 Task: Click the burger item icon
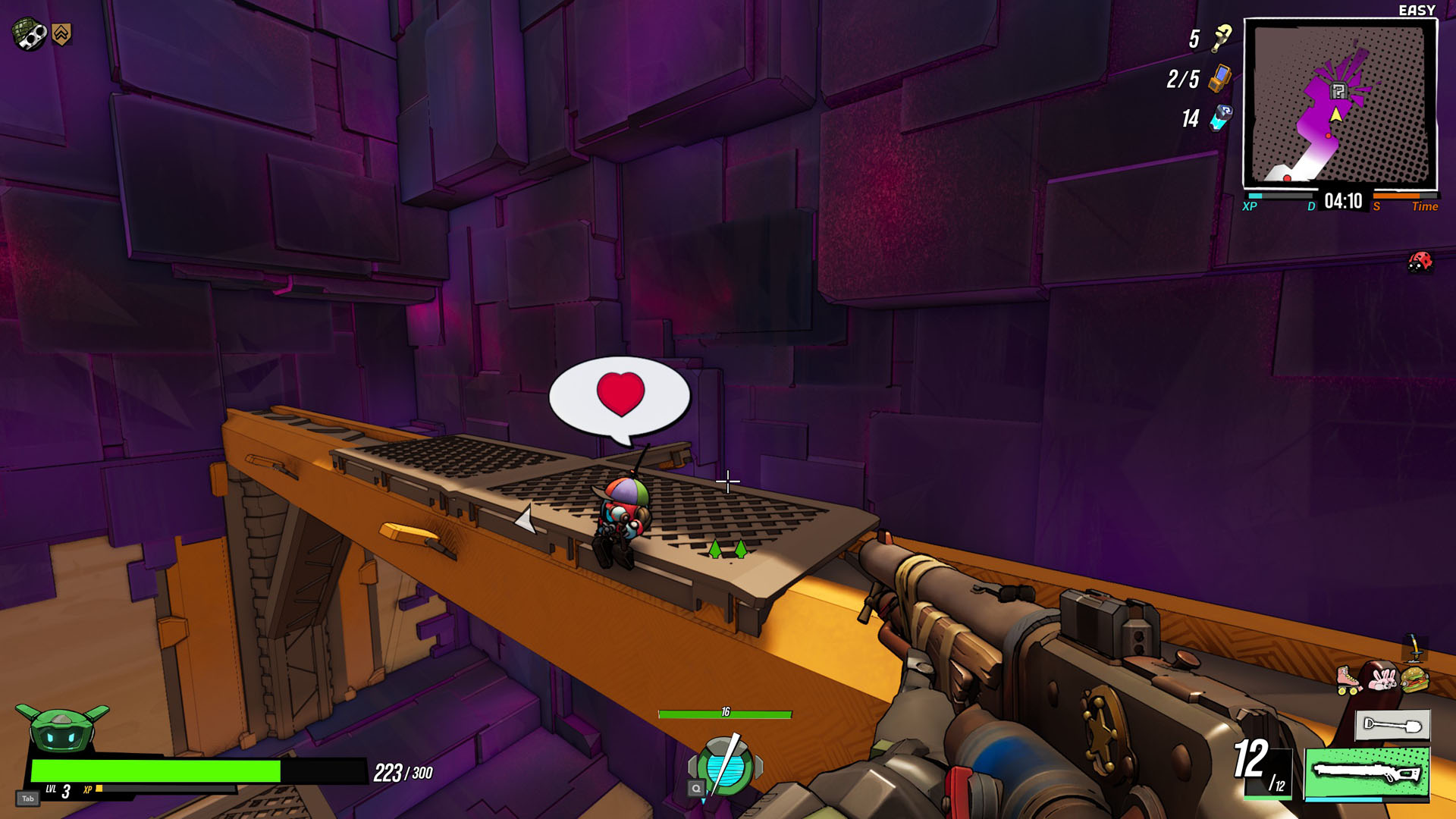[x=1415, y=679]
